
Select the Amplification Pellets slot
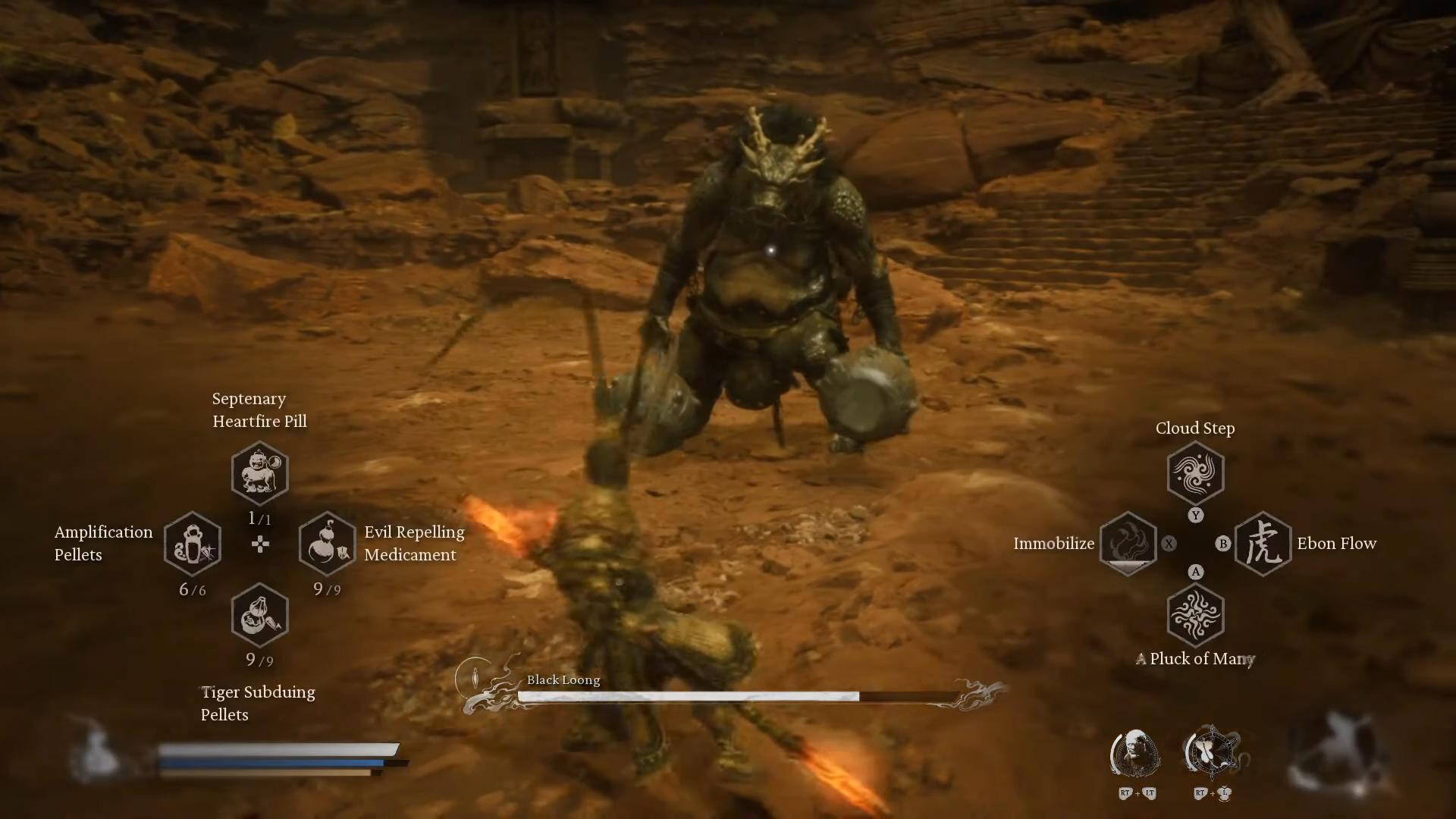[x=193, y=544]
